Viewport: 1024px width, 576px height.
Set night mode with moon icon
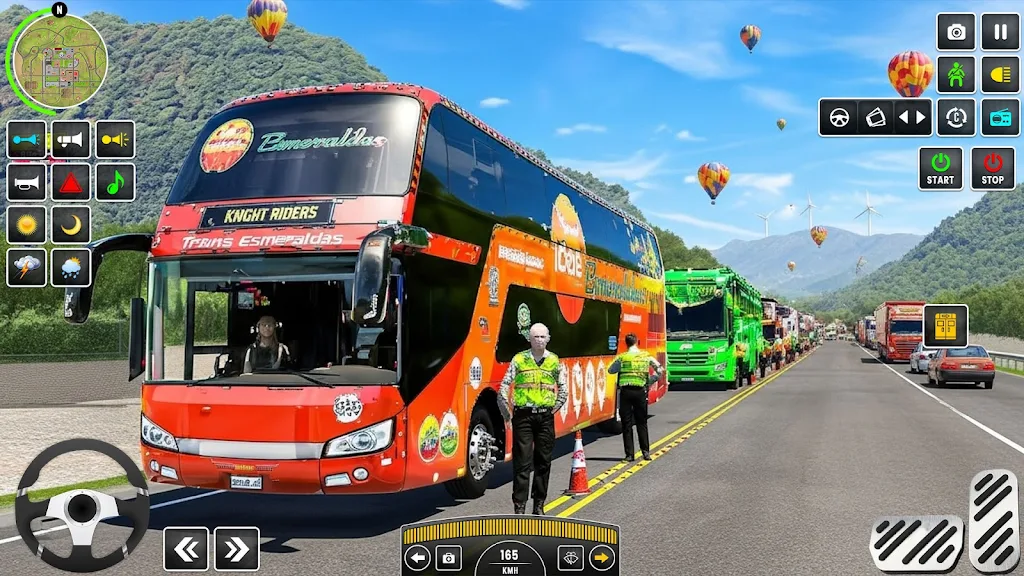point(71,225)
